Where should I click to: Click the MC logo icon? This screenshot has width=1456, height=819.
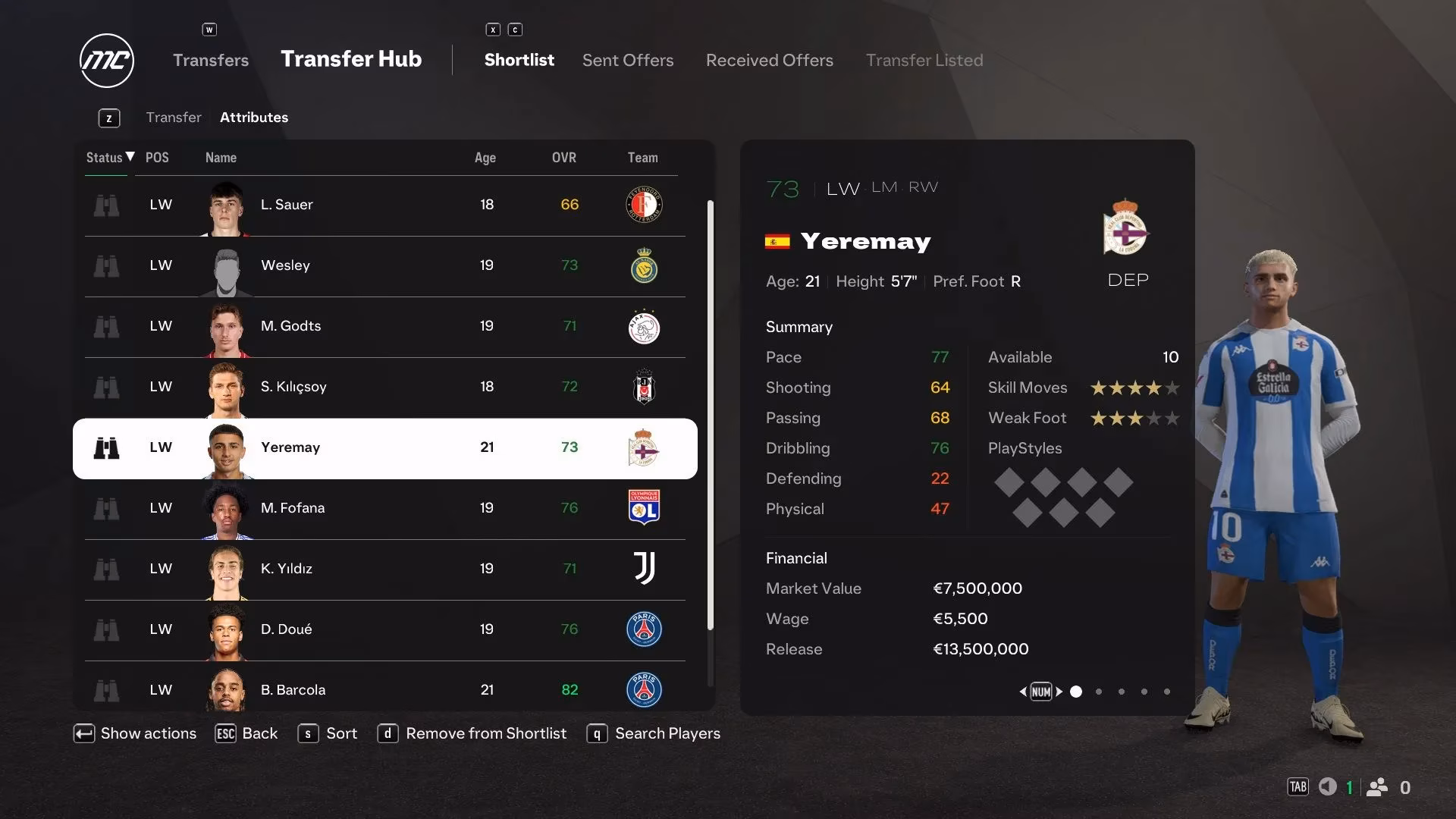click(106, 60)
